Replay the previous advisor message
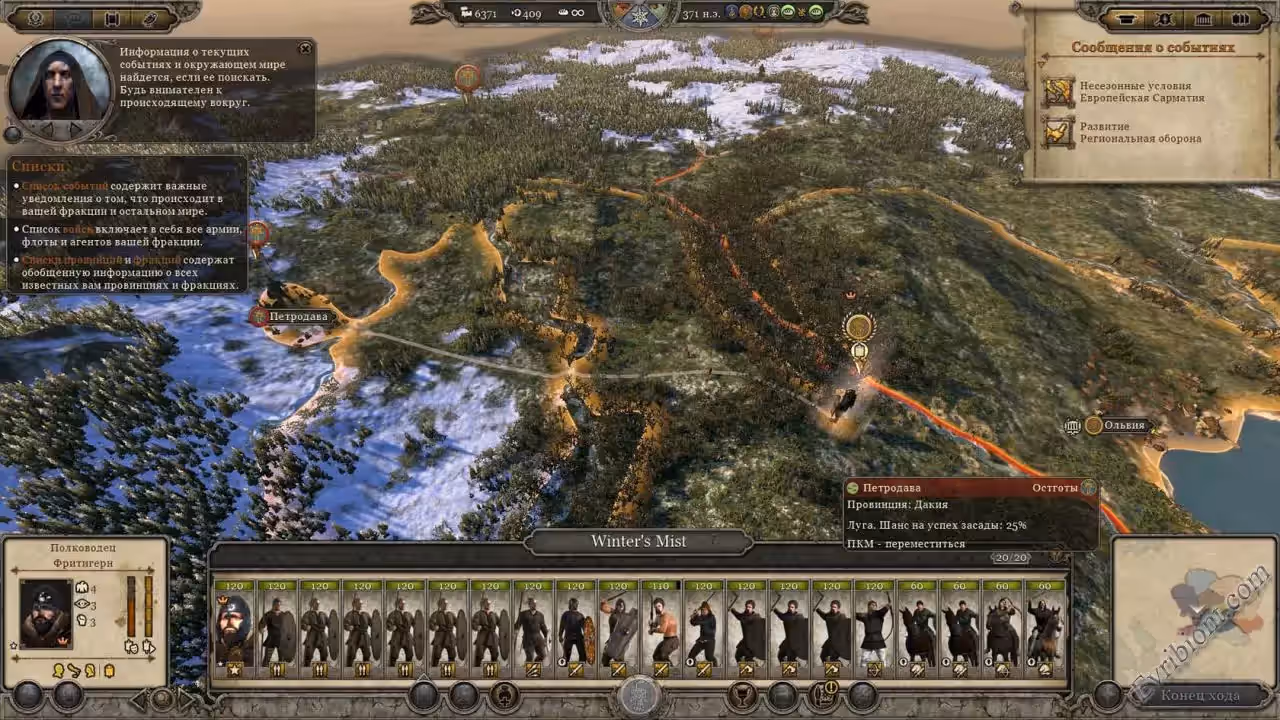The width and height of the screenshot is (1280, 720). 45,130
